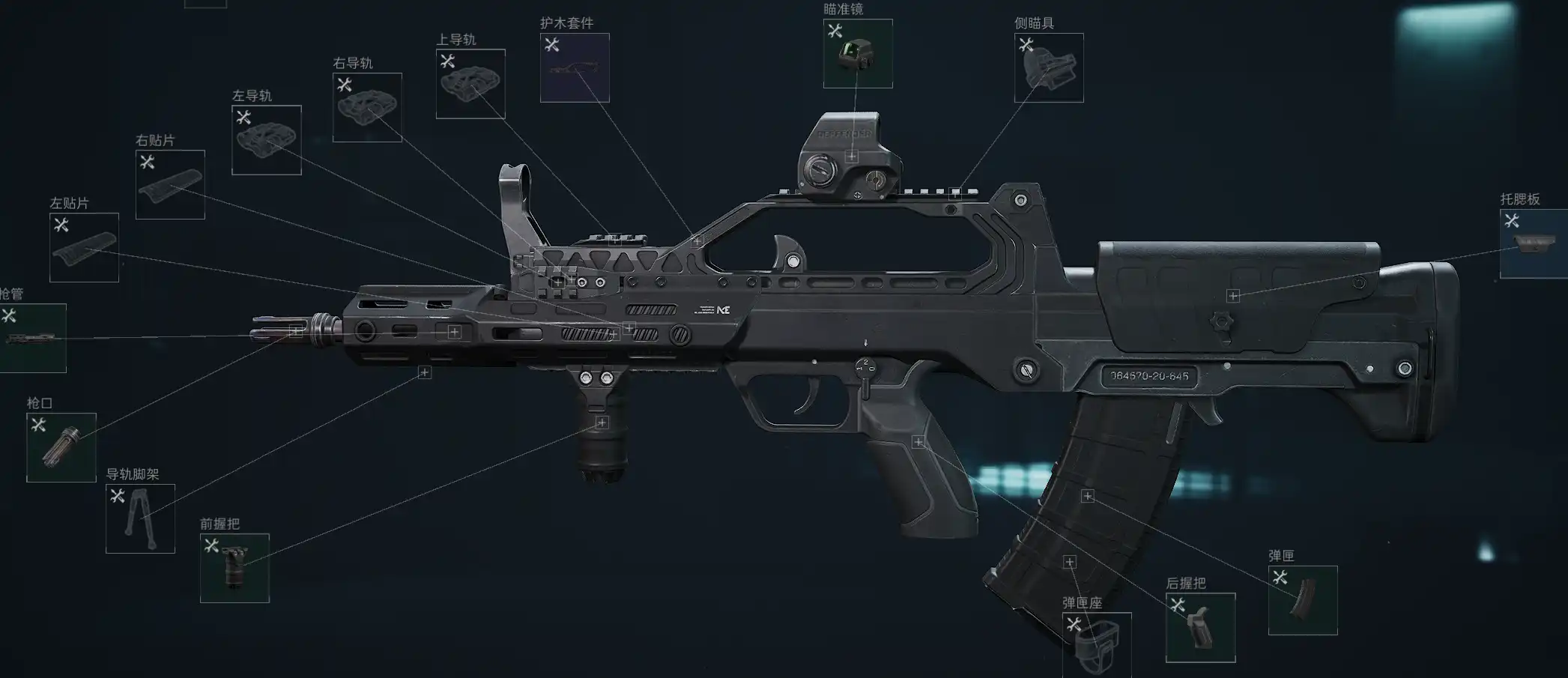The width and height of the screenshot is (1568, 678).
Task: Select the 弹匣 magazine slot
Action: coord(1303,601)
